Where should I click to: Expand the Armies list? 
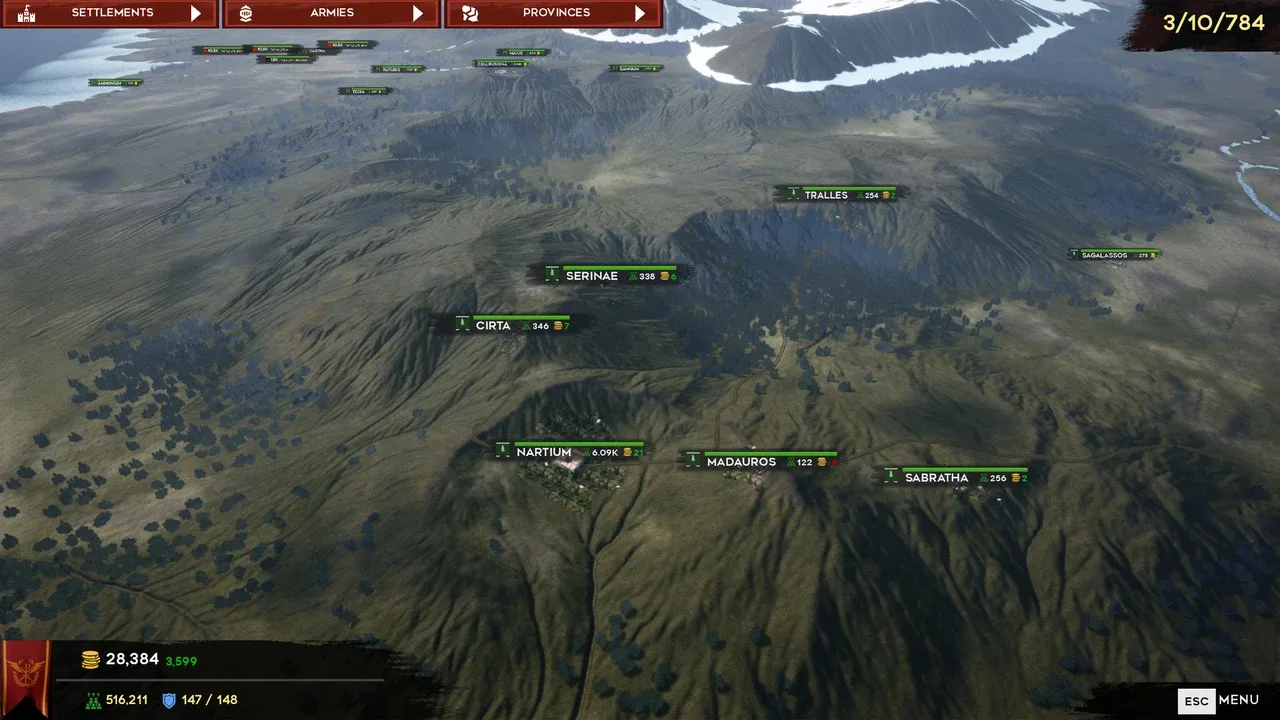coord(331,13)
